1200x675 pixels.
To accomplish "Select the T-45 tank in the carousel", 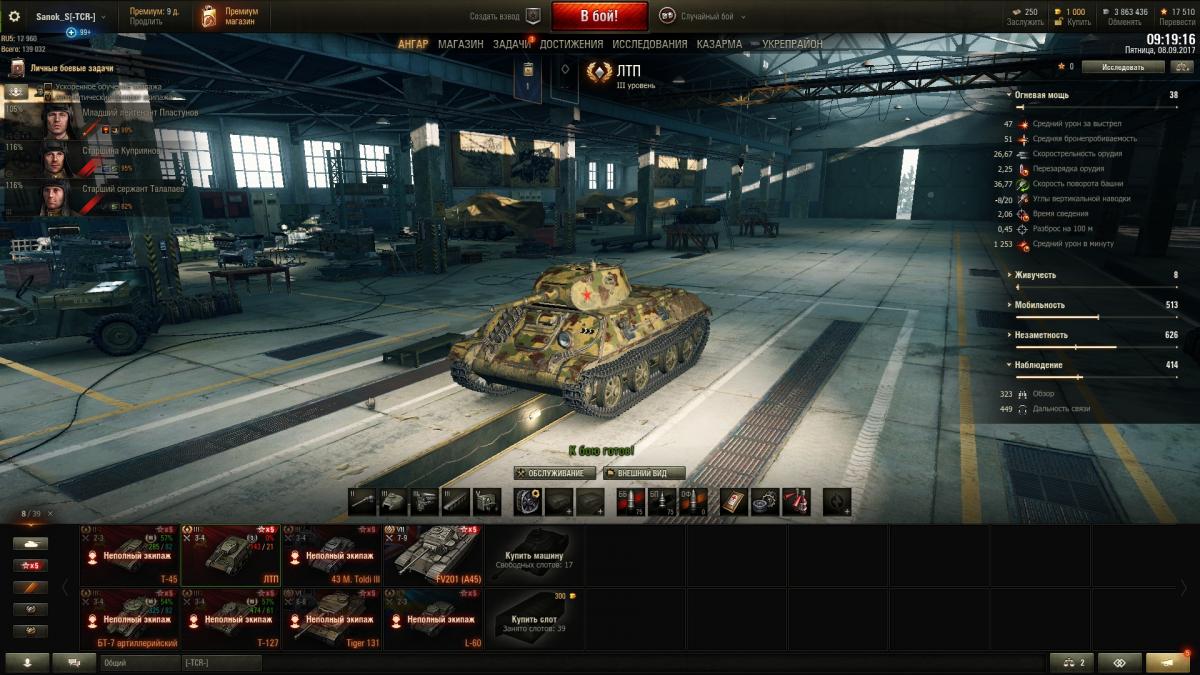I will pos(130,555).
